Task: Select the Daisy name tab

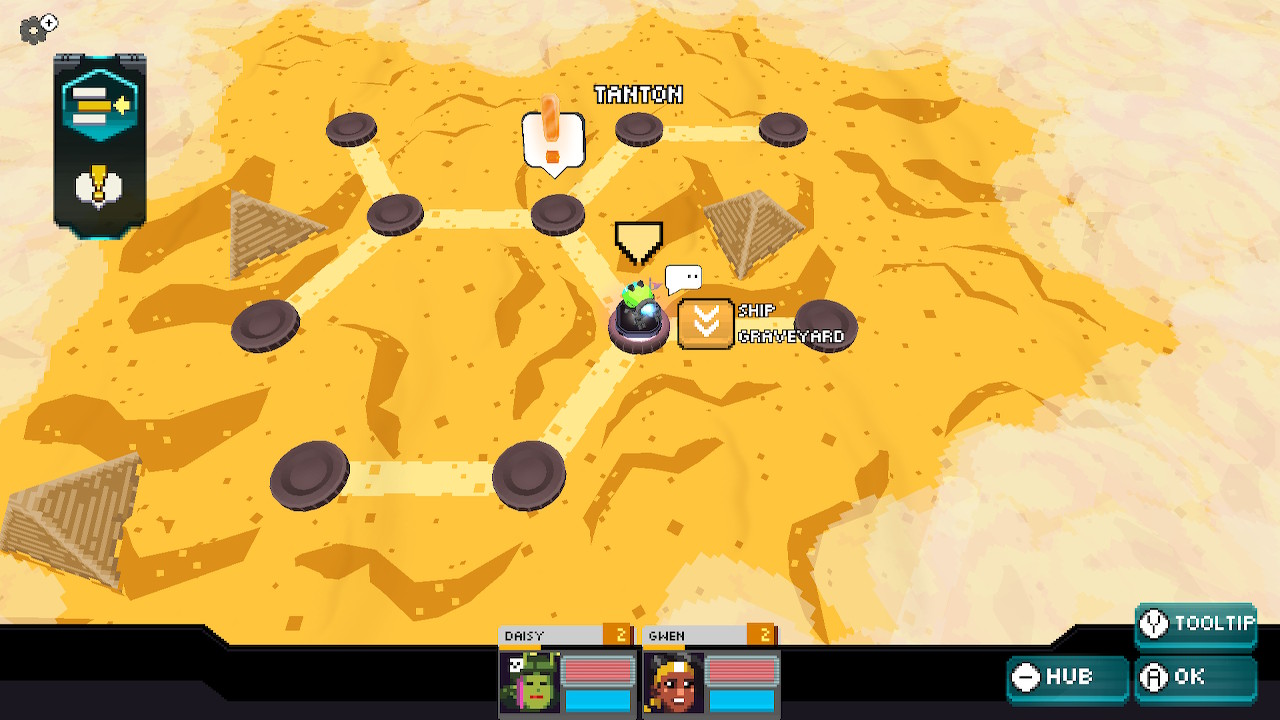Action: coord(540,635)
